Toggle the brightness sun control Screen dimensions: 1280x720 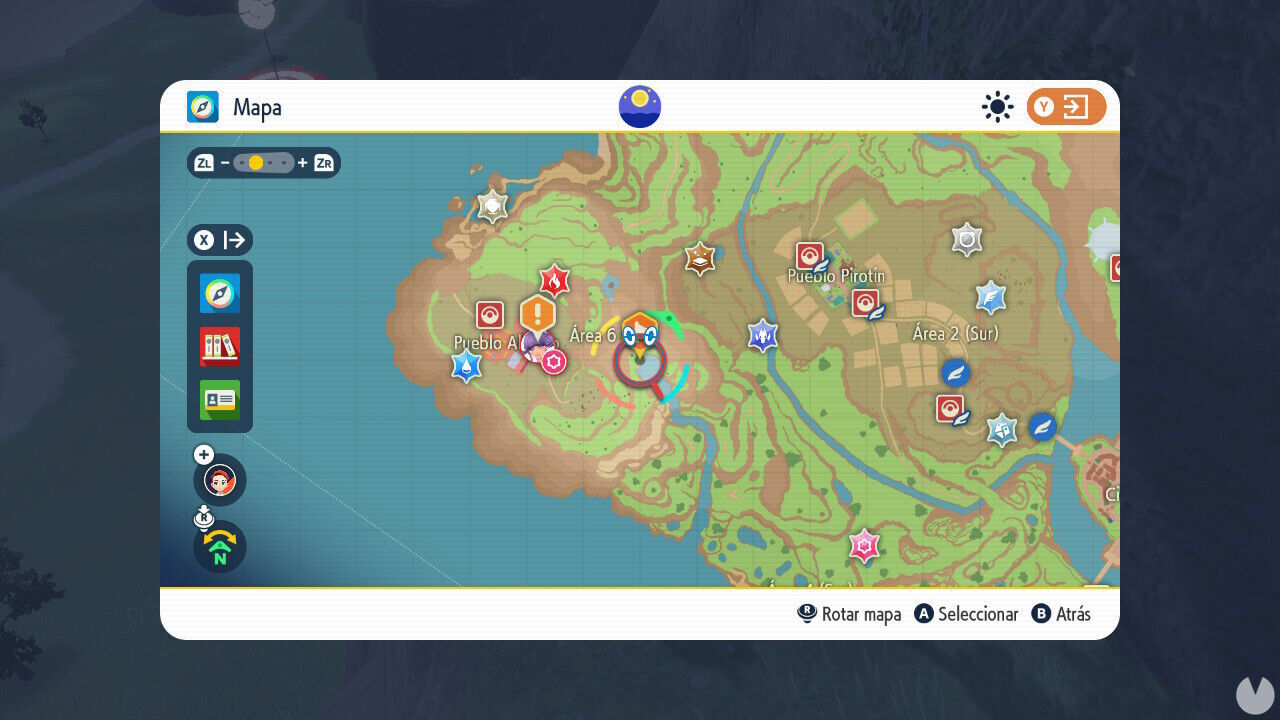coord(997,107)
